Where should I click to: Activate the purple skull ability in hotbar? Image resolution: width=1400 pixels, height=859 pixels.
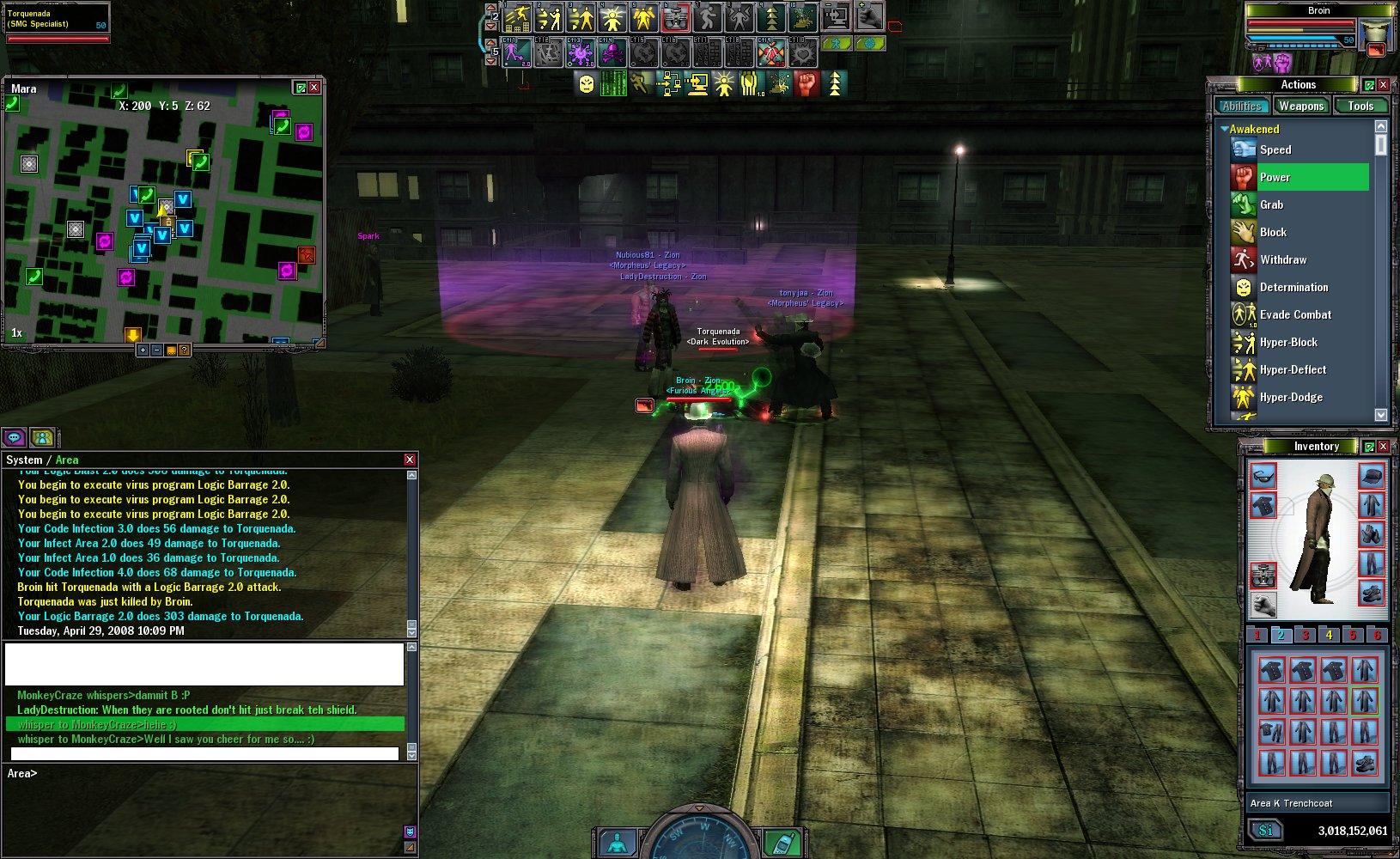pos(612,53)
